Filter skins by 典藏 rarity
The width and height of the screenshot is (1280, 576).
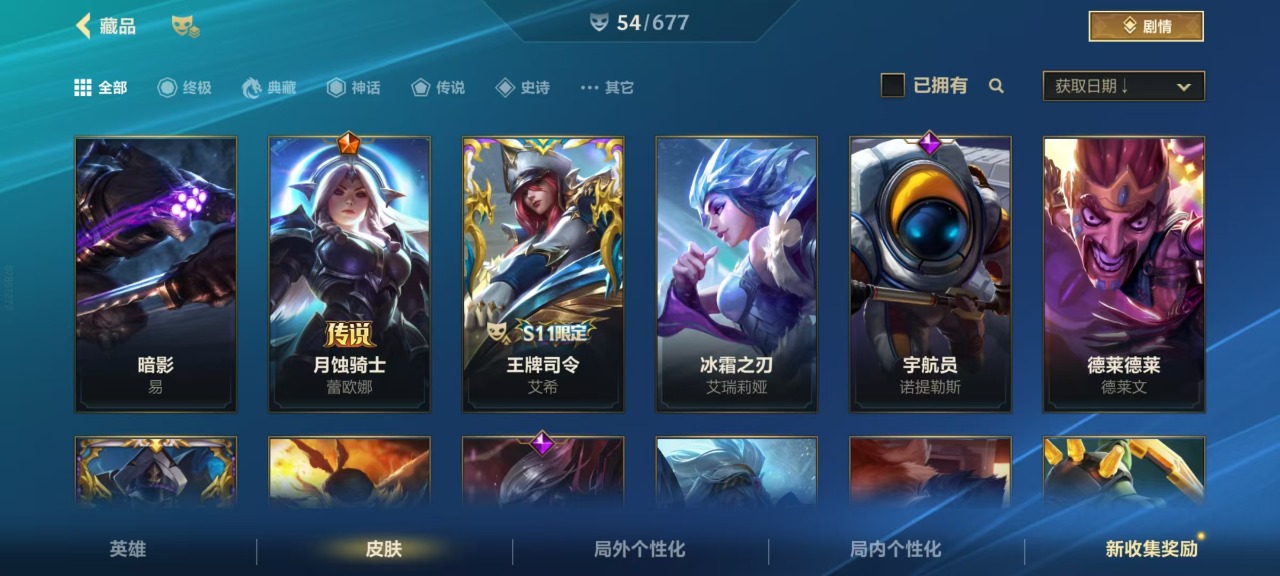pyautogui.click(x=269, y=88)
